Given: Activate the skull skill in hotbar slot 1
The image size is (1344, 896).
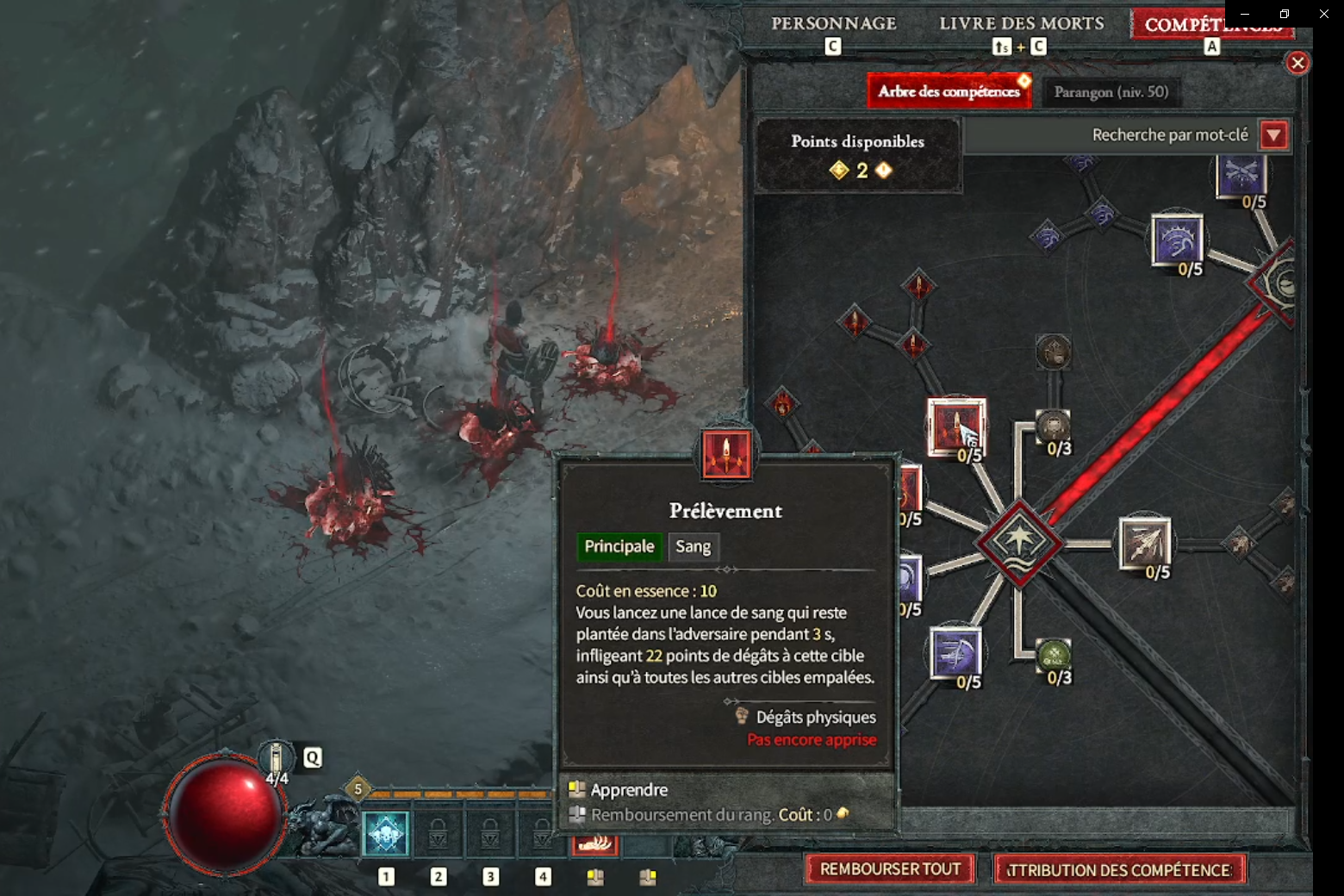Looking at the screenshot, I should [386, 834].
